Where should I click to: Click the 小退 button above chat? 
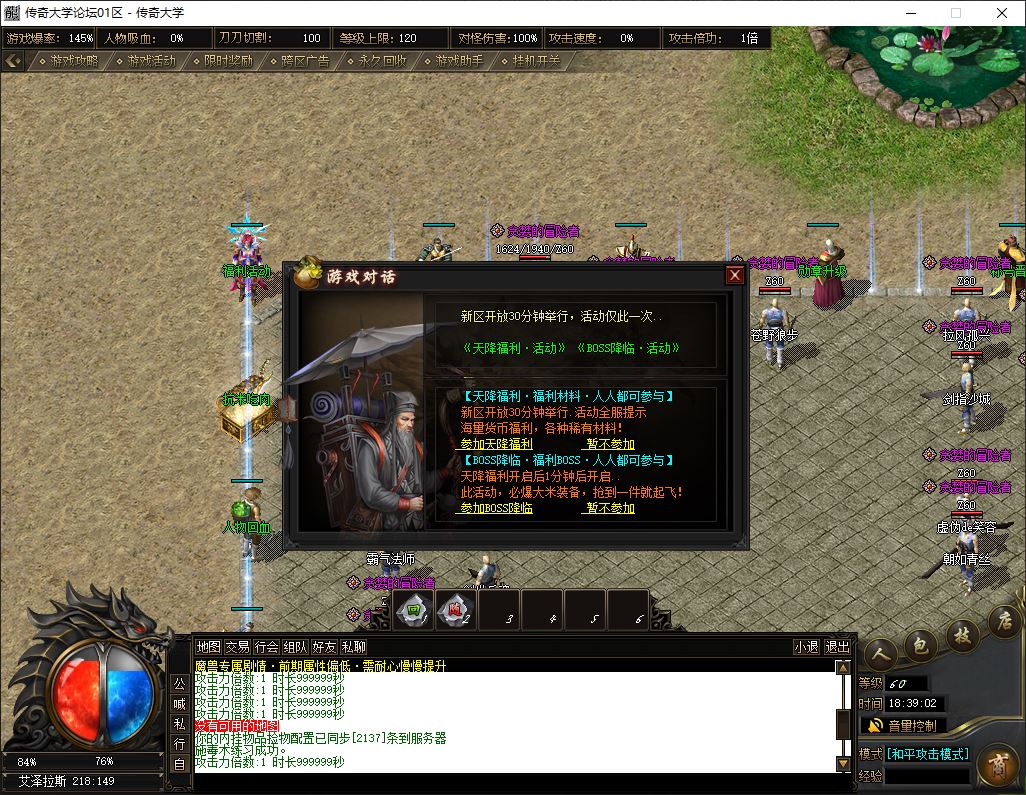806,647
